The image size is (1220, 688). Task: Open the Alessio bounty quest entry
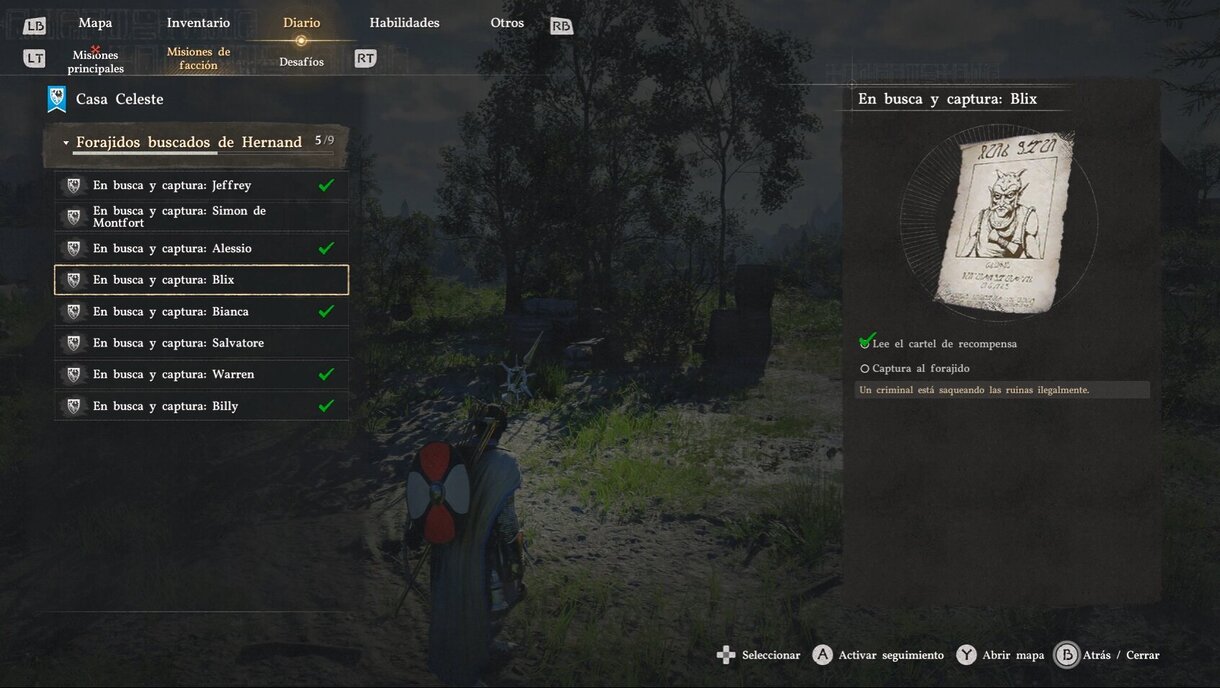click(x=201, y=248)
